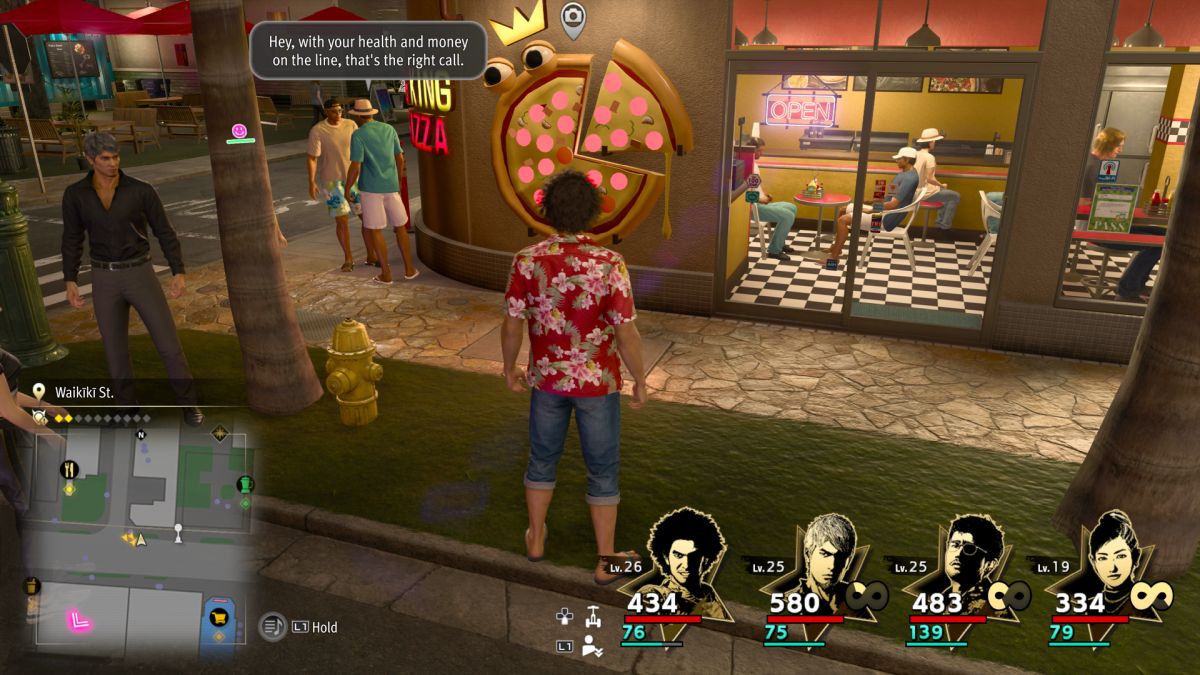Click the shopping cart store marker
Viewport: 1200px width, 675px height.
point(218,617)
